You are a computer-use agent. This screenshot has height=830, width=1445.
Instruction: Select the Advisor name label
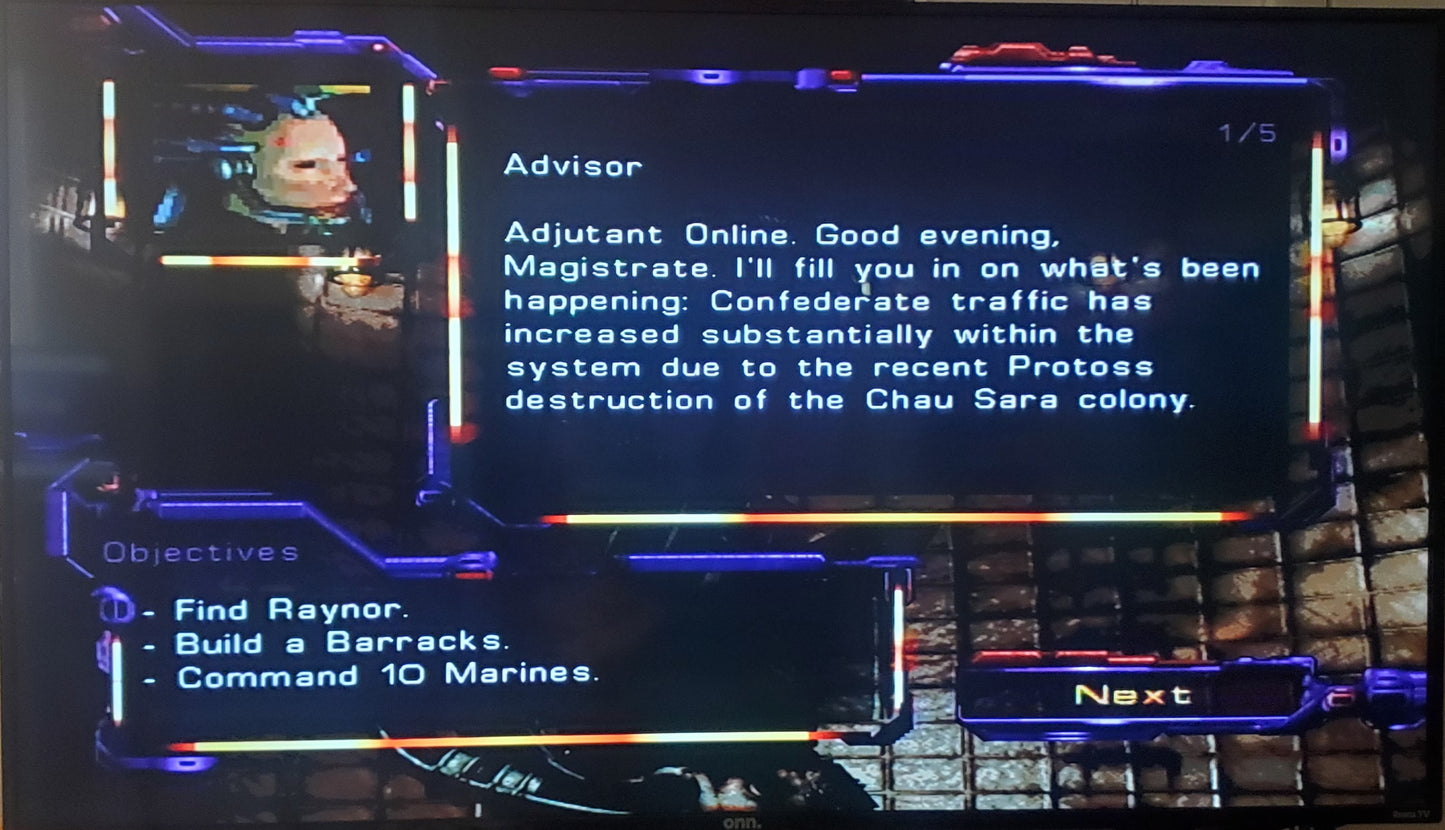tap(574, 166)
